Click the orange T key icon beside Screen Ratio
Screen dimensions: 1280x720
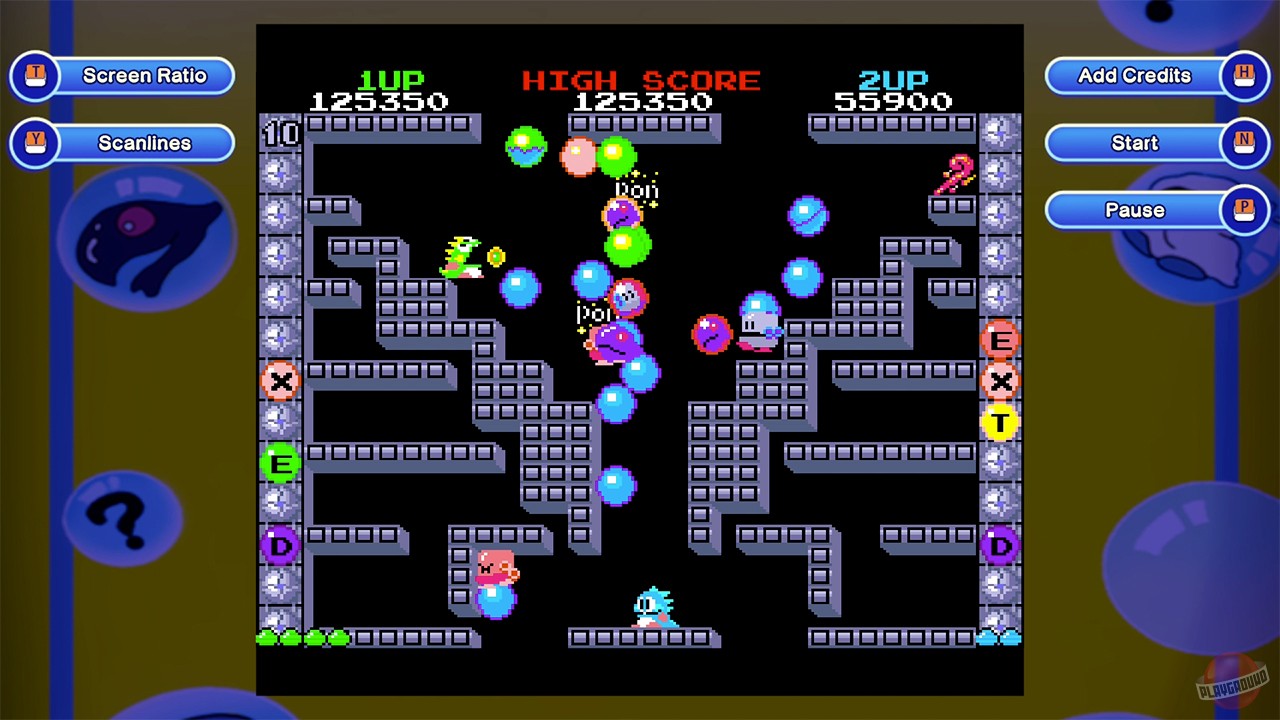(35, 75)
